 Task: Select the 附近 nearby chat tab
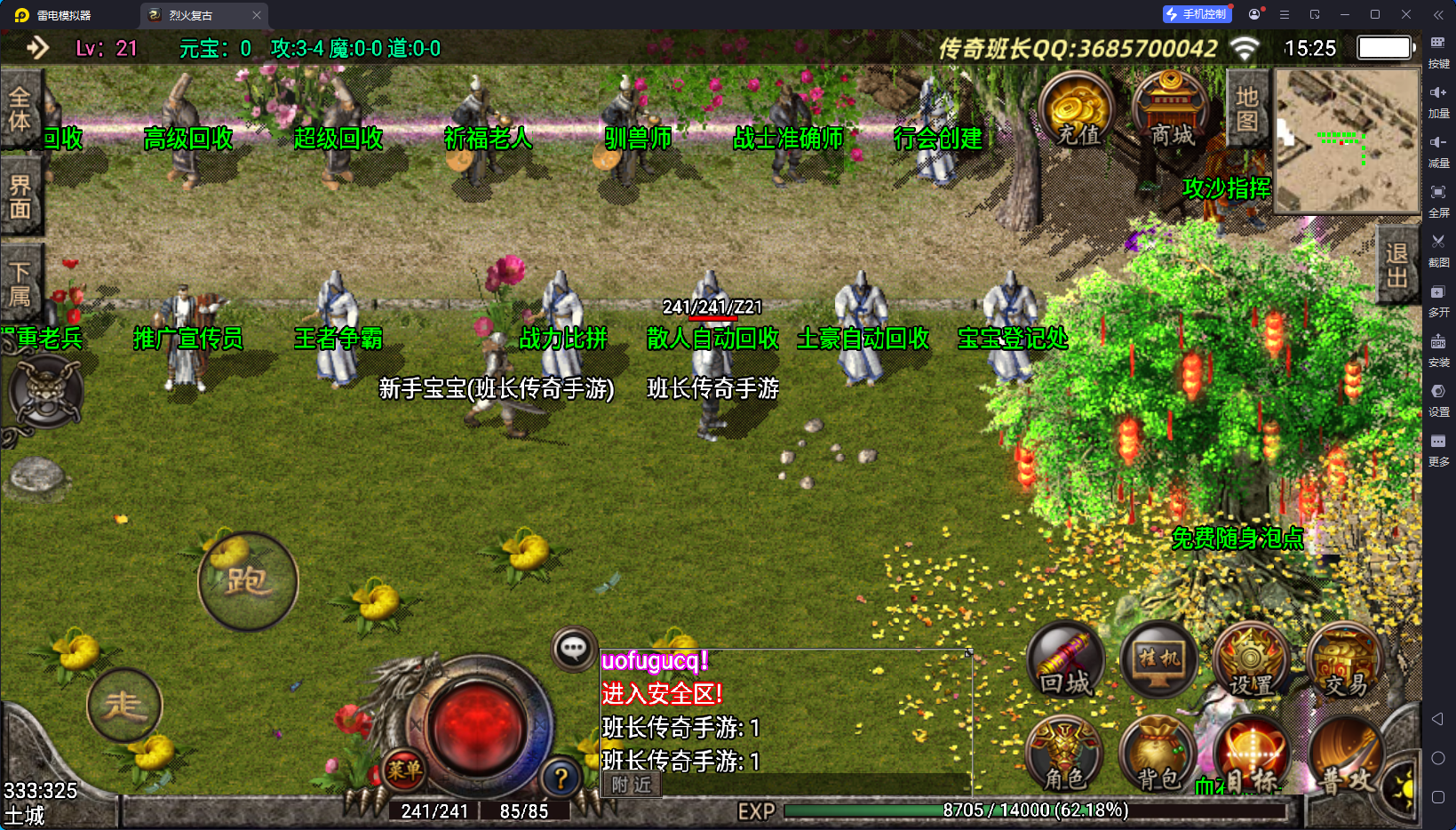click(632, 785)
